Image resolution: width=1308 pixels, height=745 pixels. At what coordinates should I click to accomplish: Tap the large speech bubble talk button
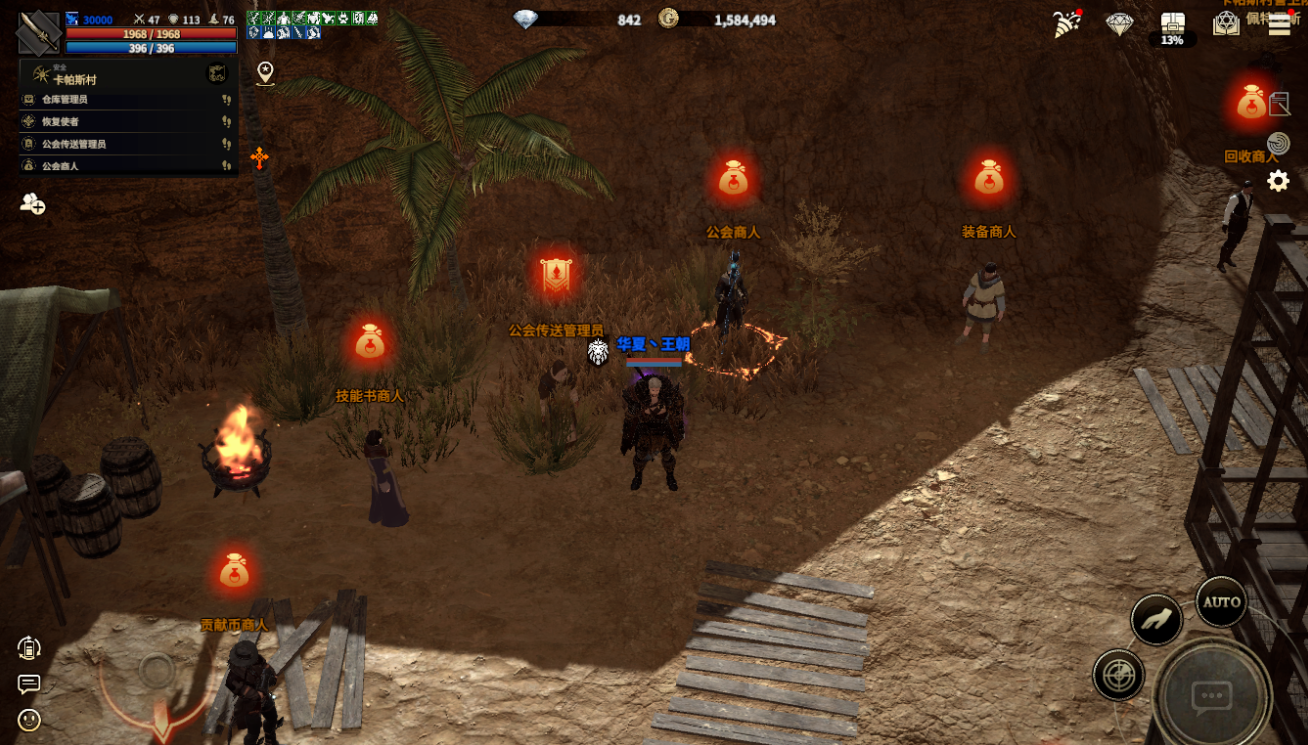pyautogui.click(x=1211, y=695)
